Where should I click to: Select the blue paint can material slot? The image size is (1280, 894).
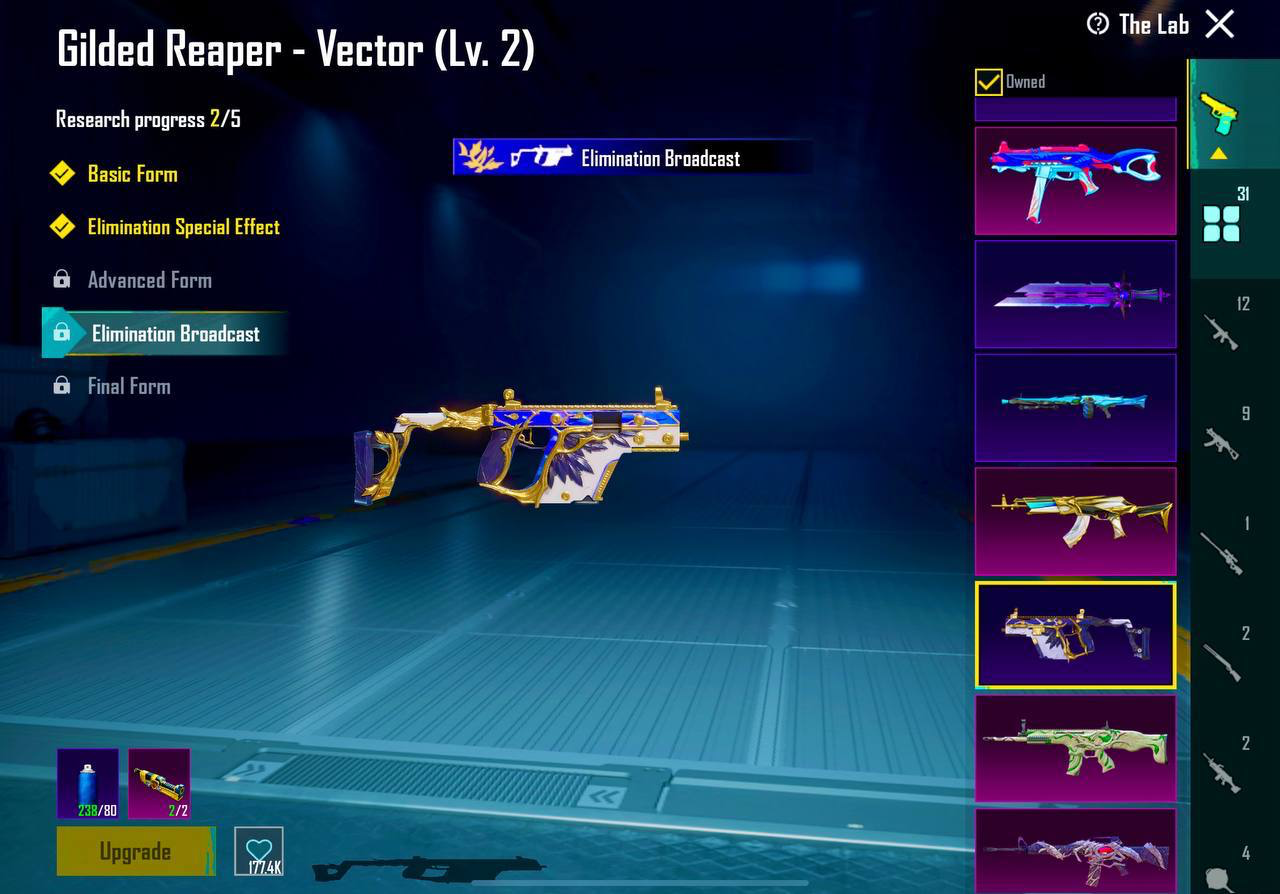click(88, 783)
